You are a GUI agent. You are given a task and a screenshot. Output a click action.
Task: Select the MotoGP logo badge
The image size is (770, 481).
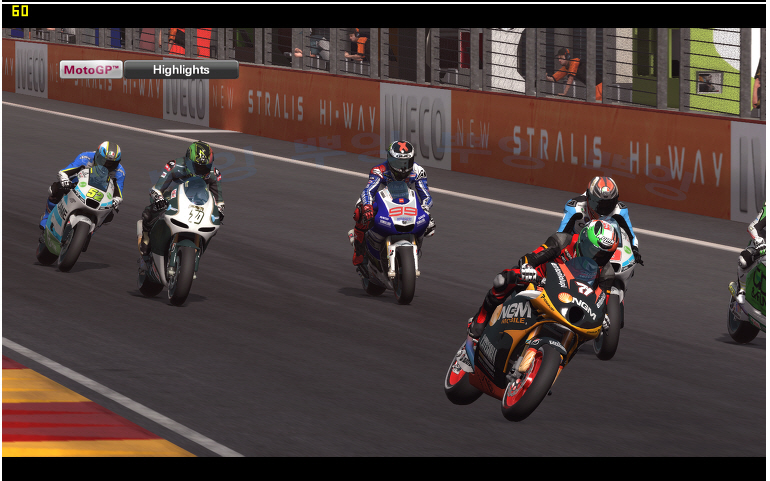91,70
